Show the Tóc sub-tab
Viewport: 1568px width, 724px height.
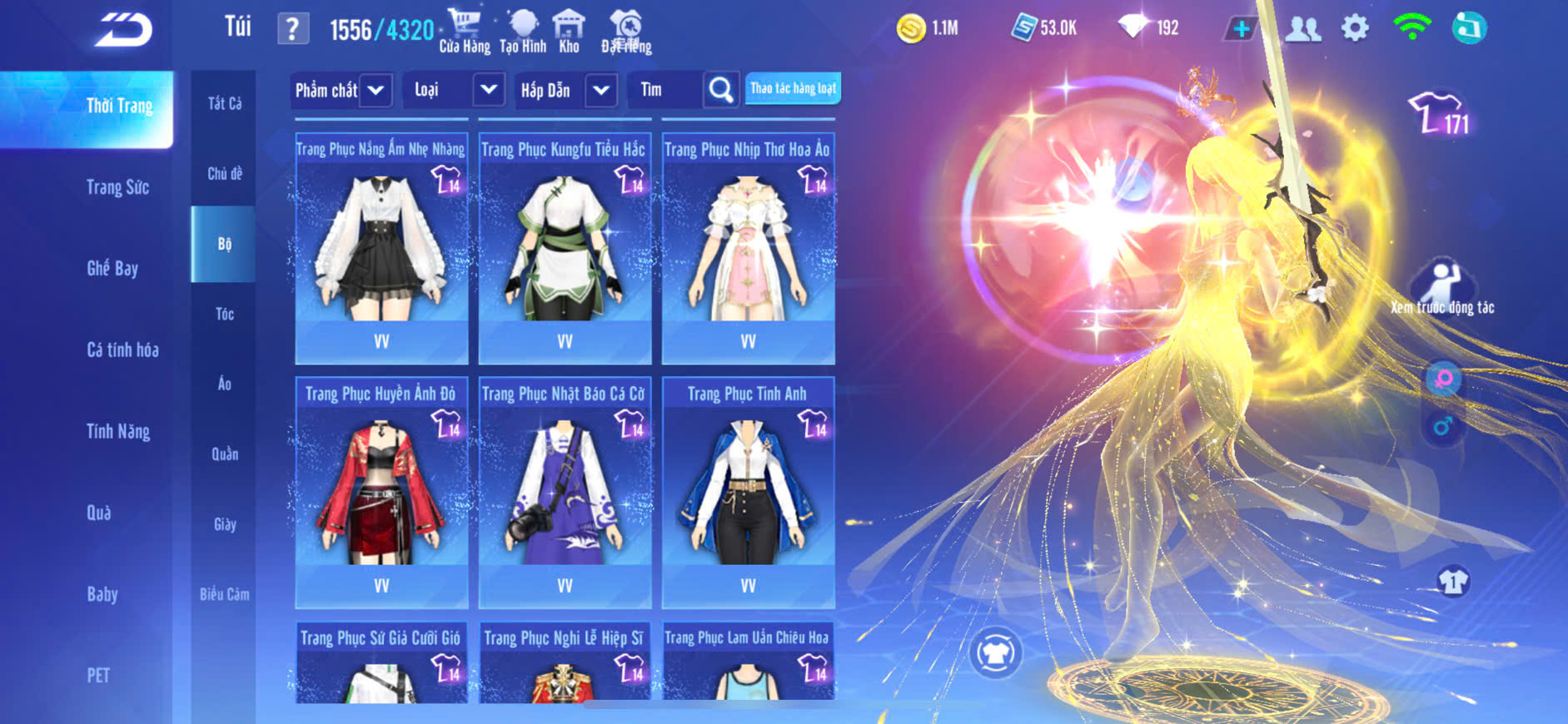[224, 314]
